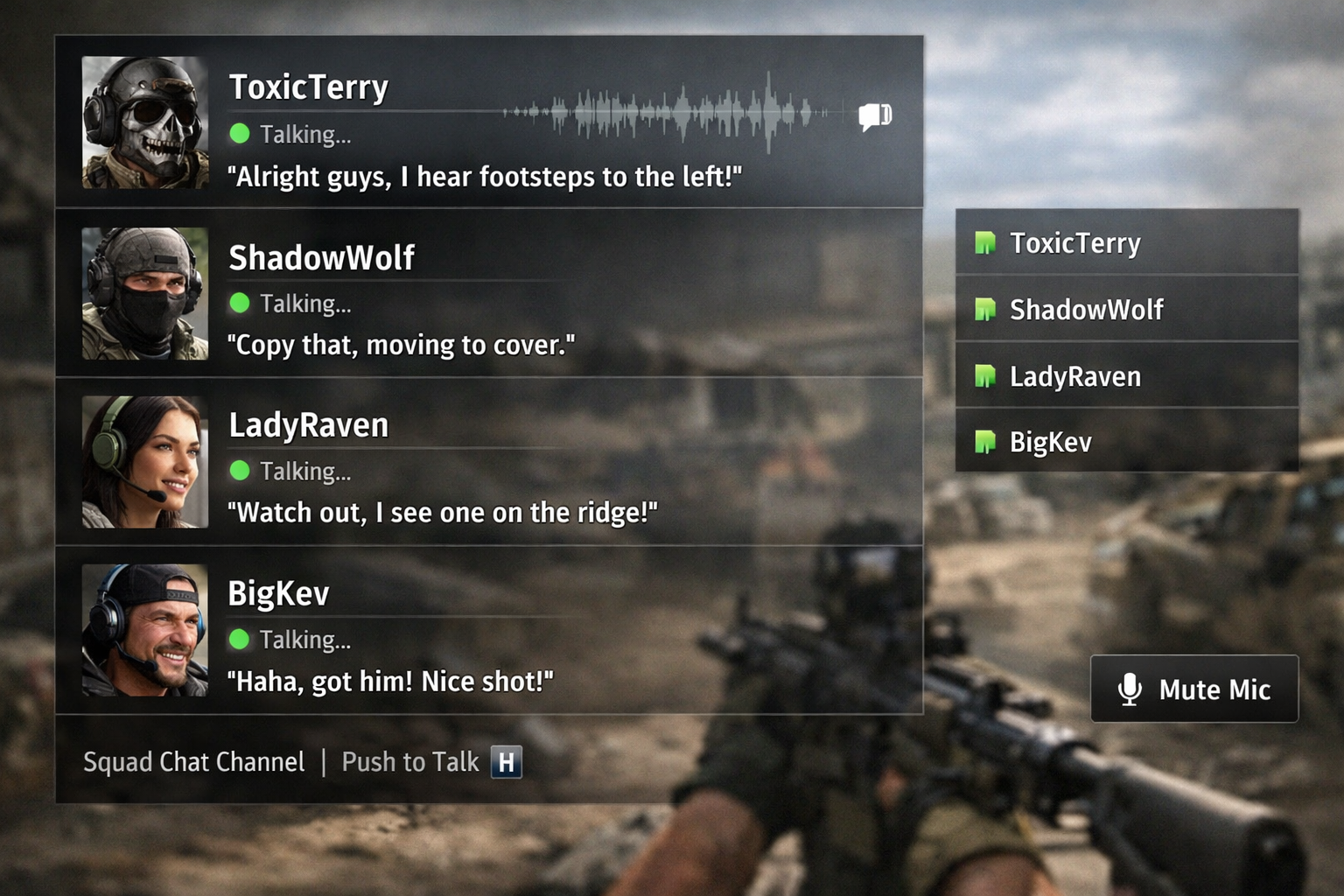Select ShadowWolf's name in voice panel

[x=321, y=258]
